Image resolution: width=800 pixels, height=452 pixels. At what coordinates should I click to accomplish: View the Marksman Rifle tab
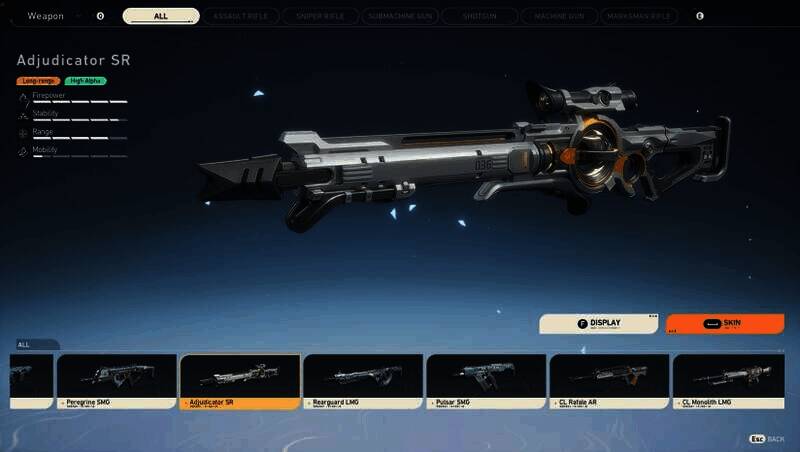(x=637, y=16)
